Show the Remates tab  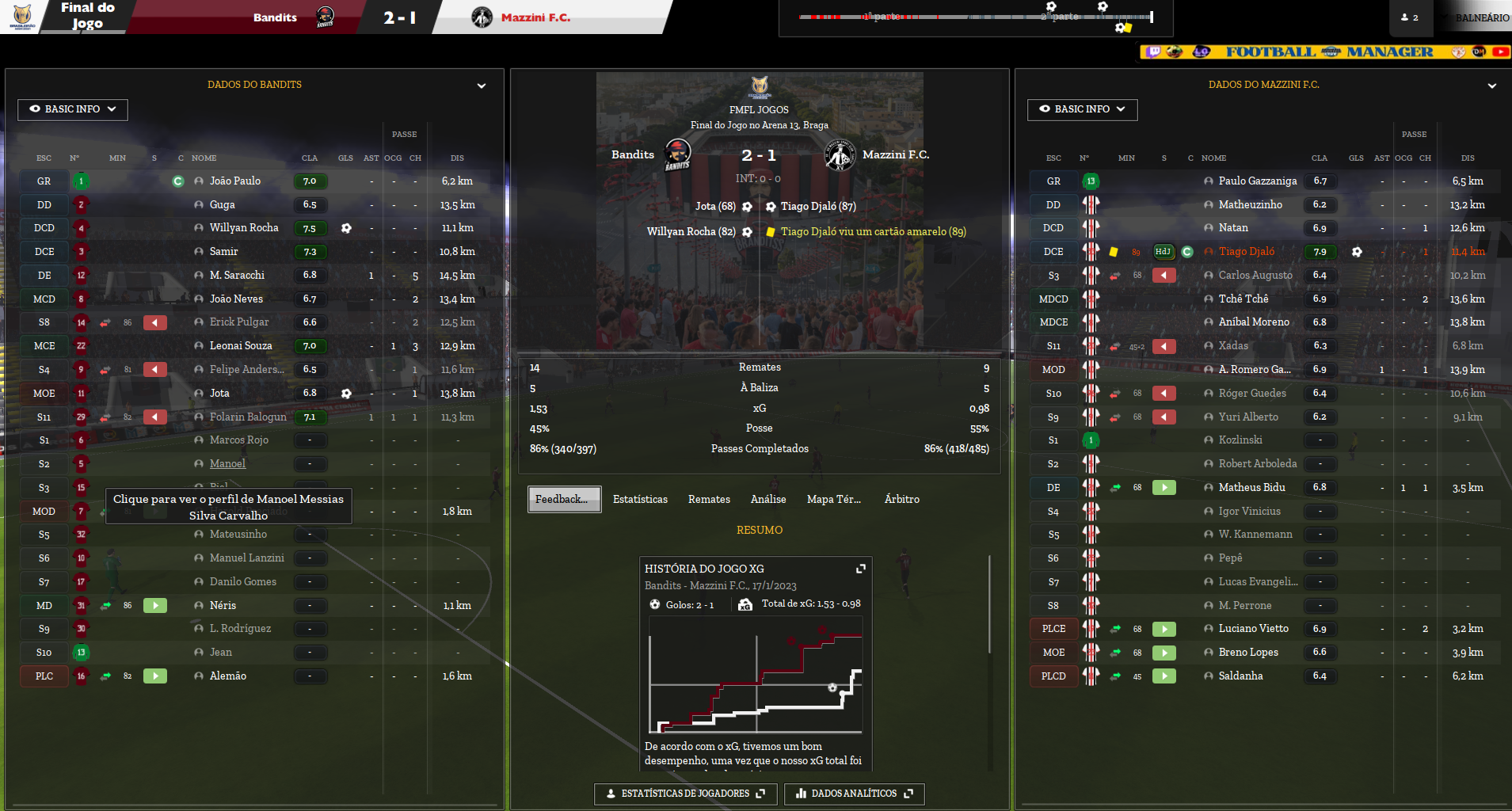pos(709,499)
